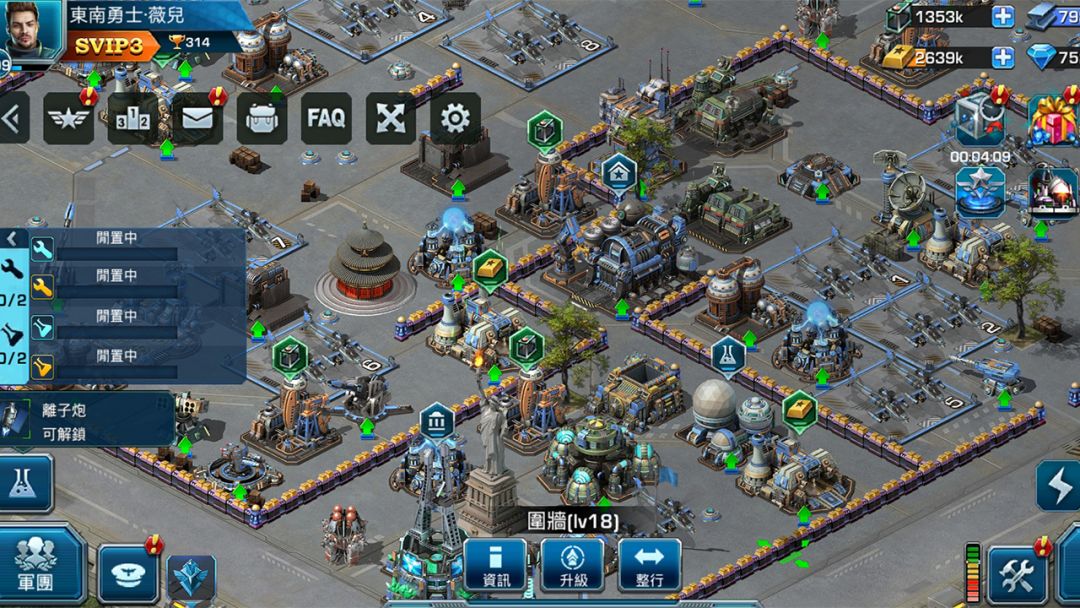Add more gold with plus button

pos(1002,57)
